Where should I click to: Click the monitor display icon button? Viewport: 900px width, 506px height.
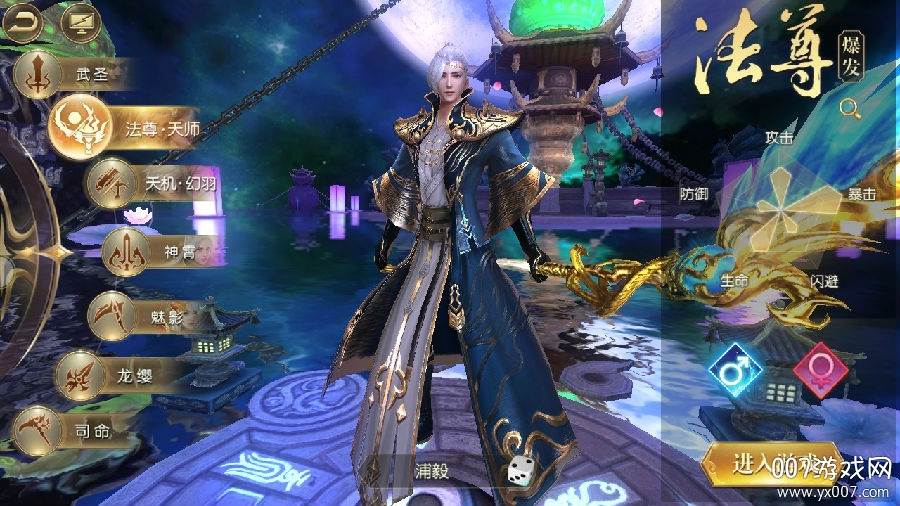[x=81, y=19]
